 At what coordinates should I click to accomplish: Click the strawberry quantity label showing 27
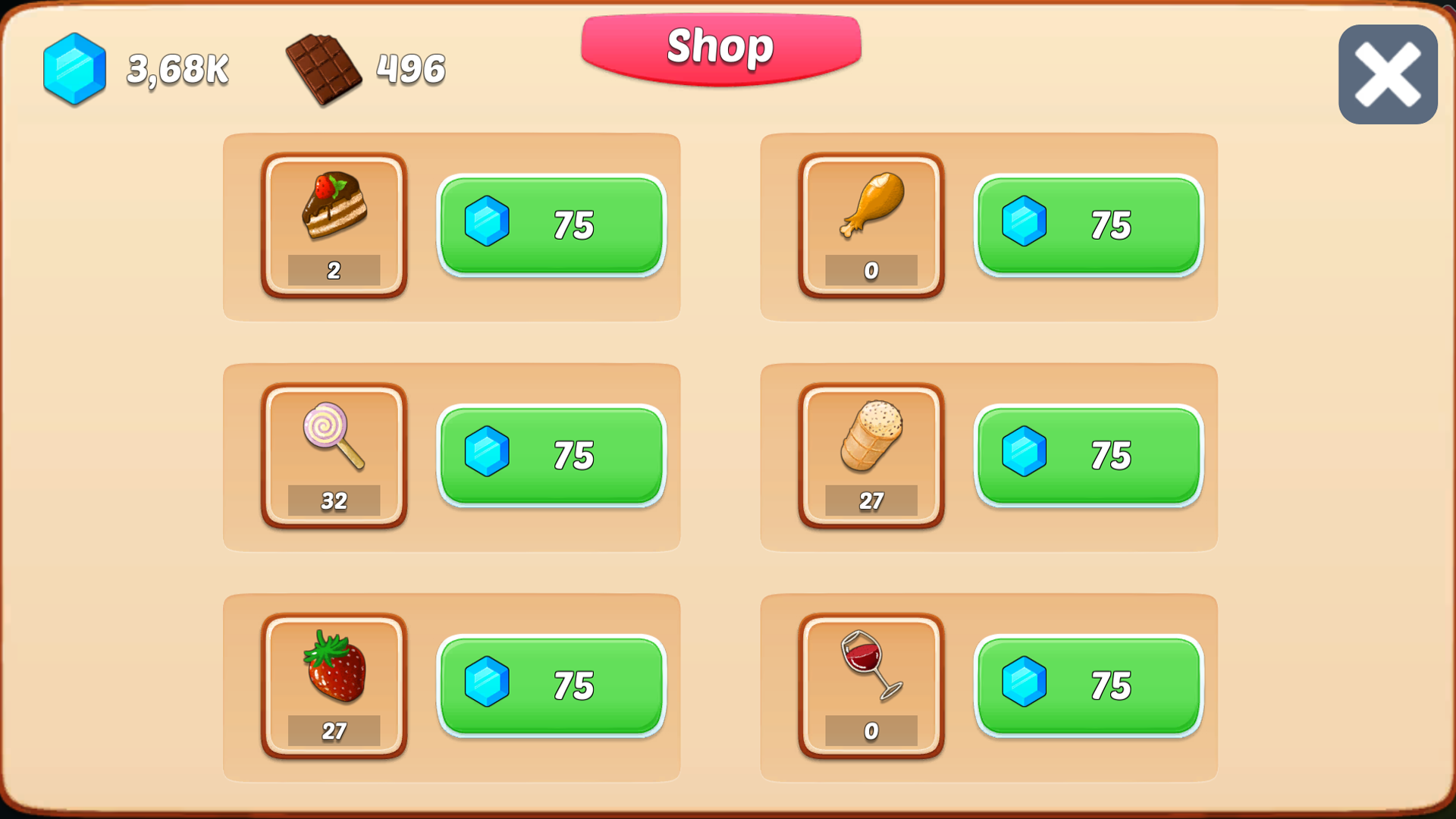click(x=334, y=730)
